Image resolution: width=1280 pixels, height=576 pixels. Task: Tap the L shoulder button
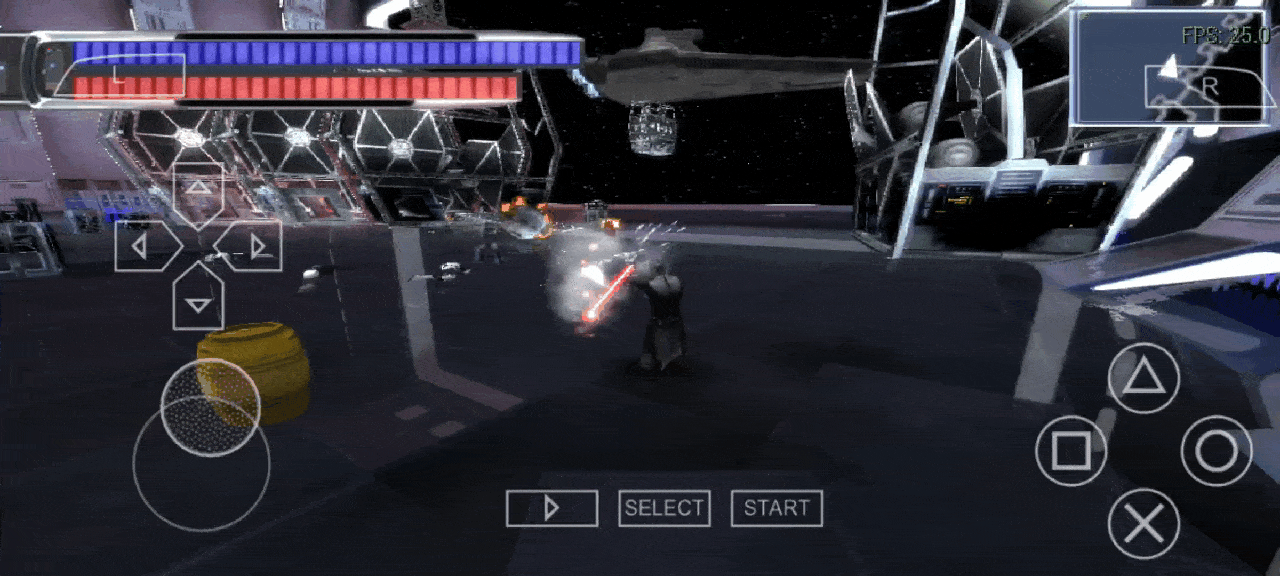click(x=119, y=76)
